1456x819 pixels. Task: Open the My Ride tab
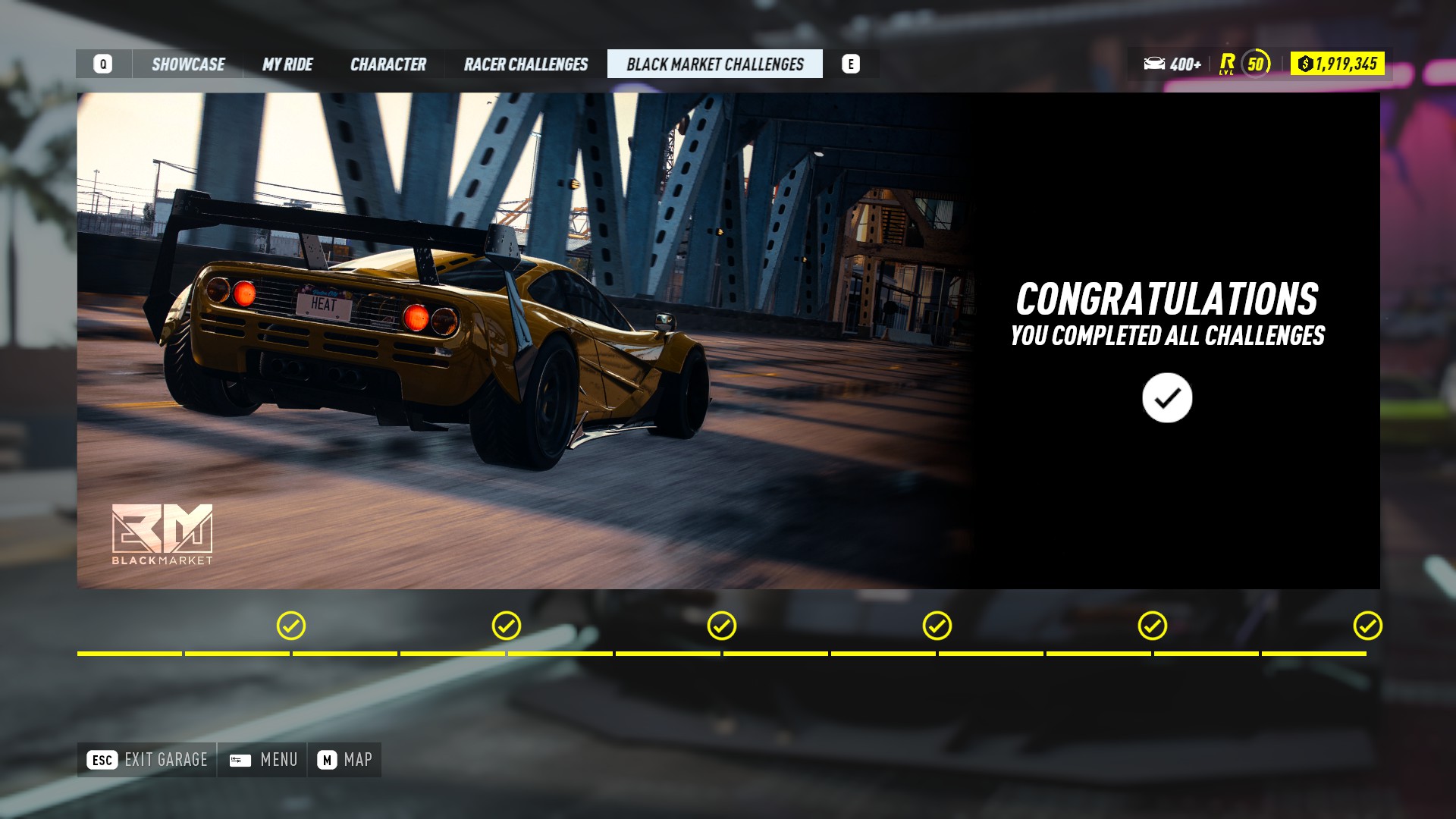(x=287, y=64)
